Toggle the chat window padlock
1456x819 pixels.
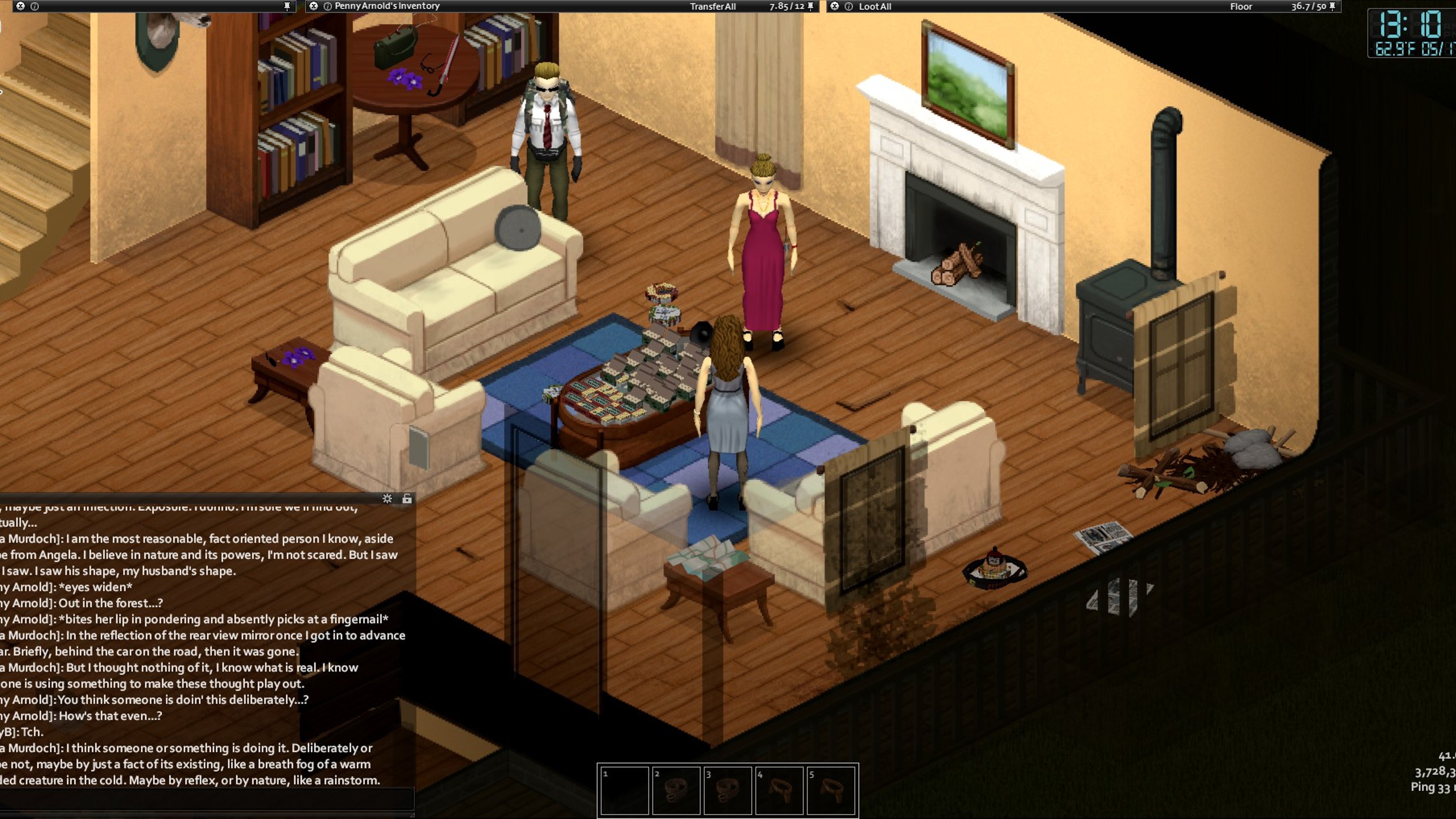(x=407, y=499)
